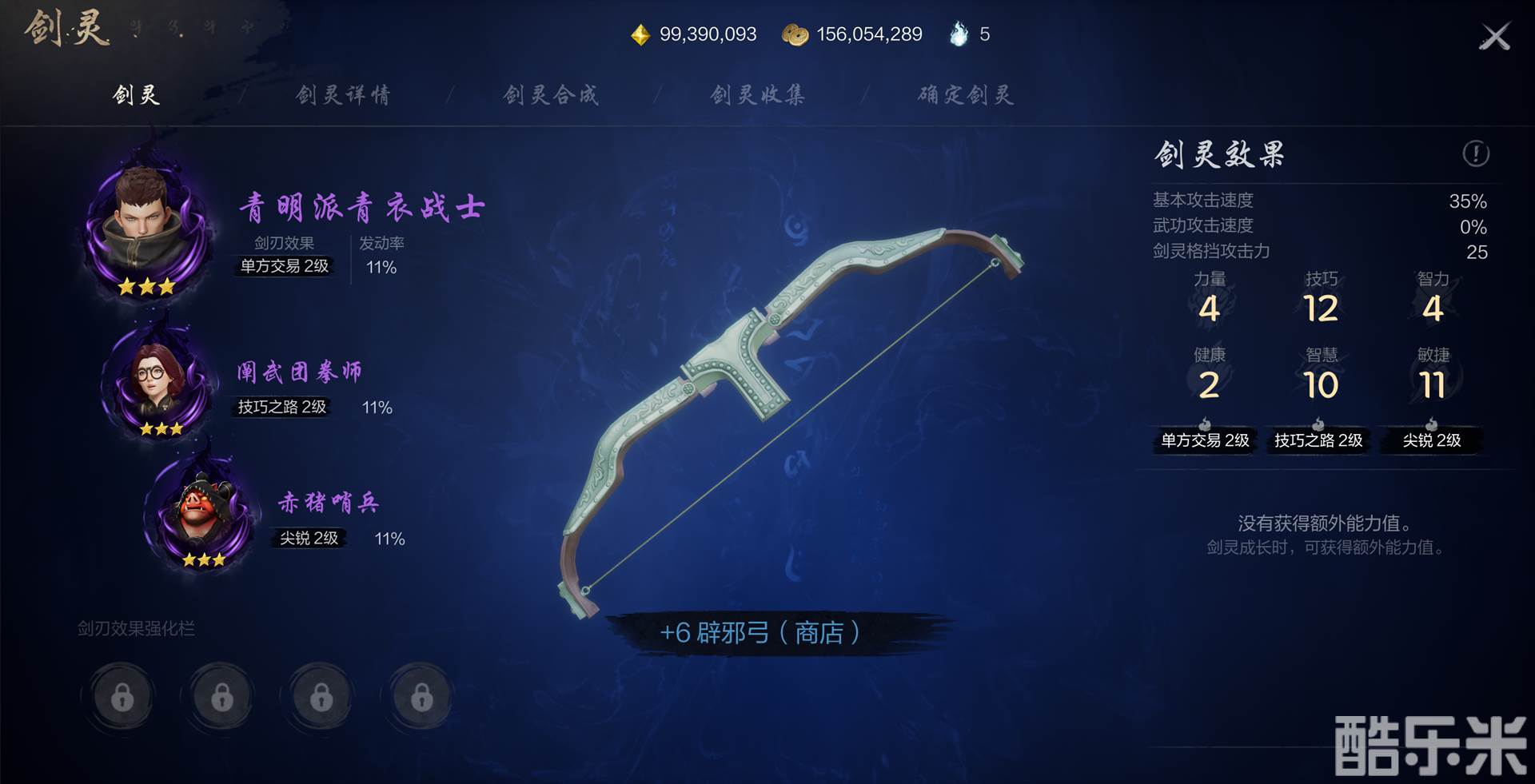This screenshot has height=784, width=1535.
Task: Pick the 赤猪哨兵 portrait
Action: pos(203,511)
